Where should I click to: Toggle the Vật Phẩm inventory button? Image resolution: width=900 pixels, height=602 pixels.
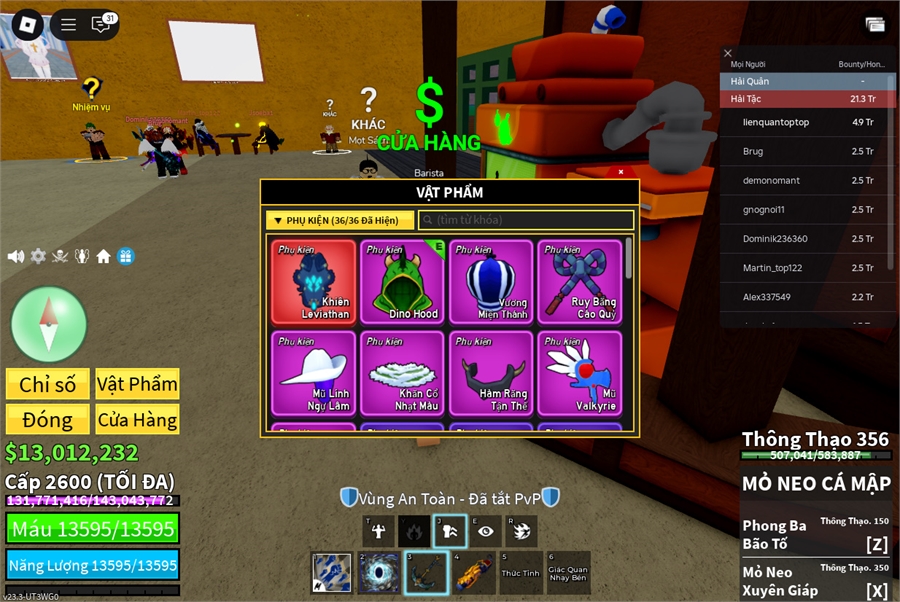(137, 384)
